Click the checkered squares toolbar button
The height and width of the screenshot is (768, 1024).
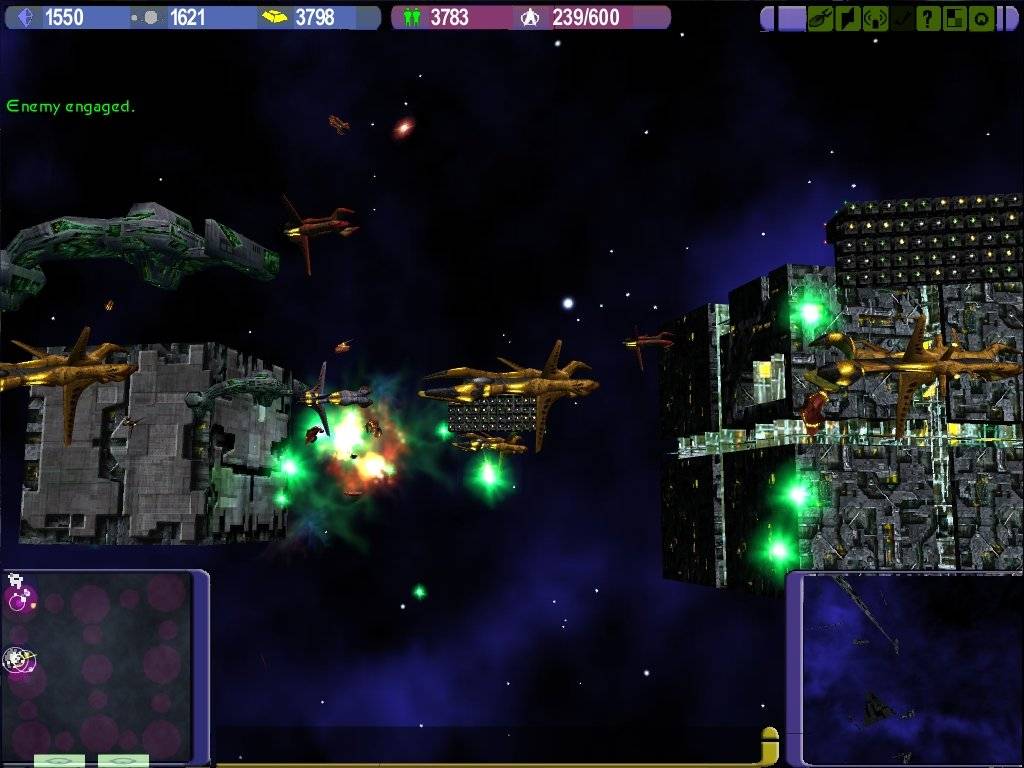[955, 18]
